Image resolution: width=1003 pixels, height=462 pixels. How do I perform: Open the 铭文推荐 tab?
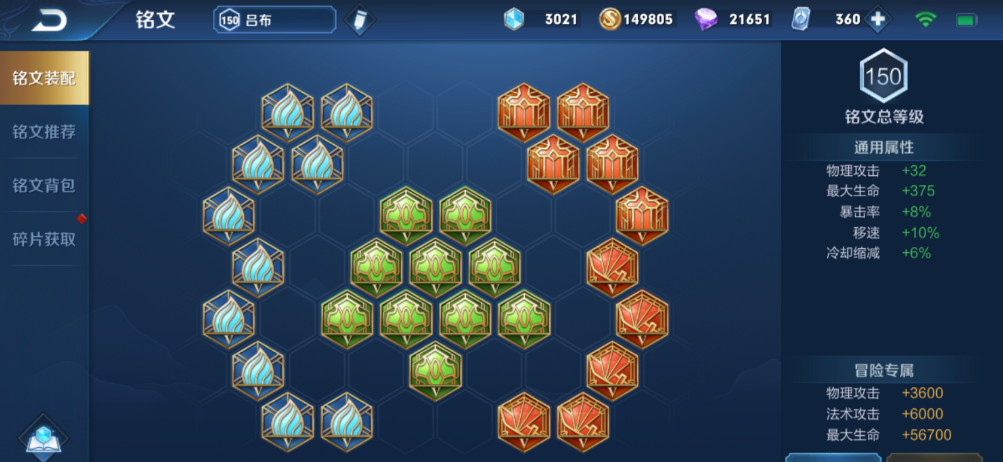pos(44,132)
